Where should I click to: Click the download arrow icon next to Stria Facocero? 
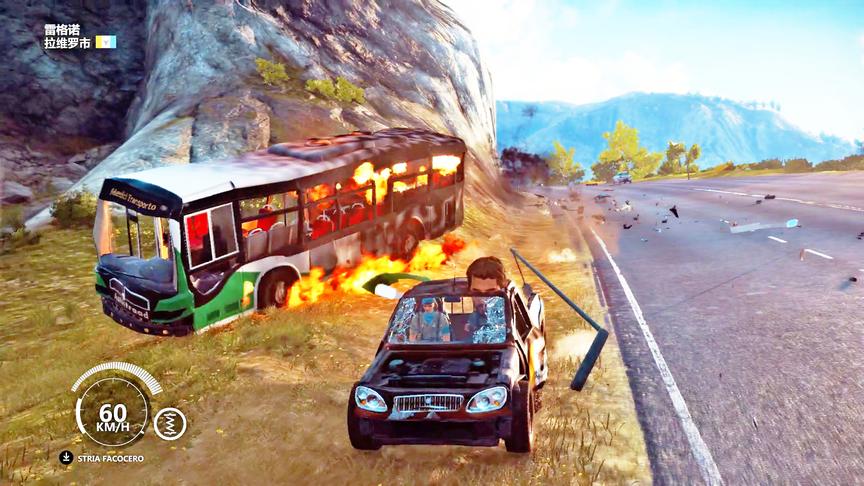[66, 458]
